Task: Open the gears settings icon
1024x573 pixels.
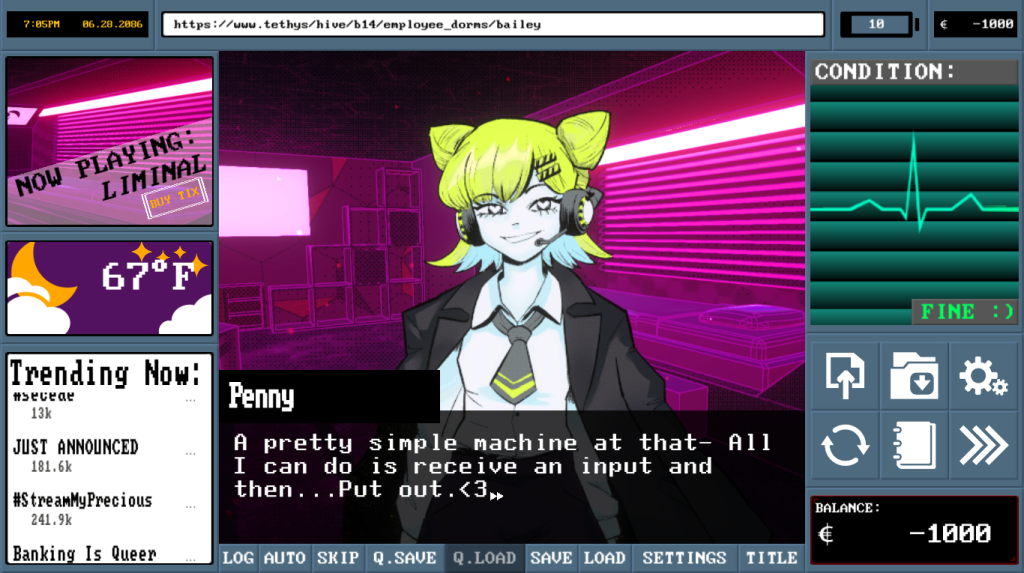Action: [983, 376]
